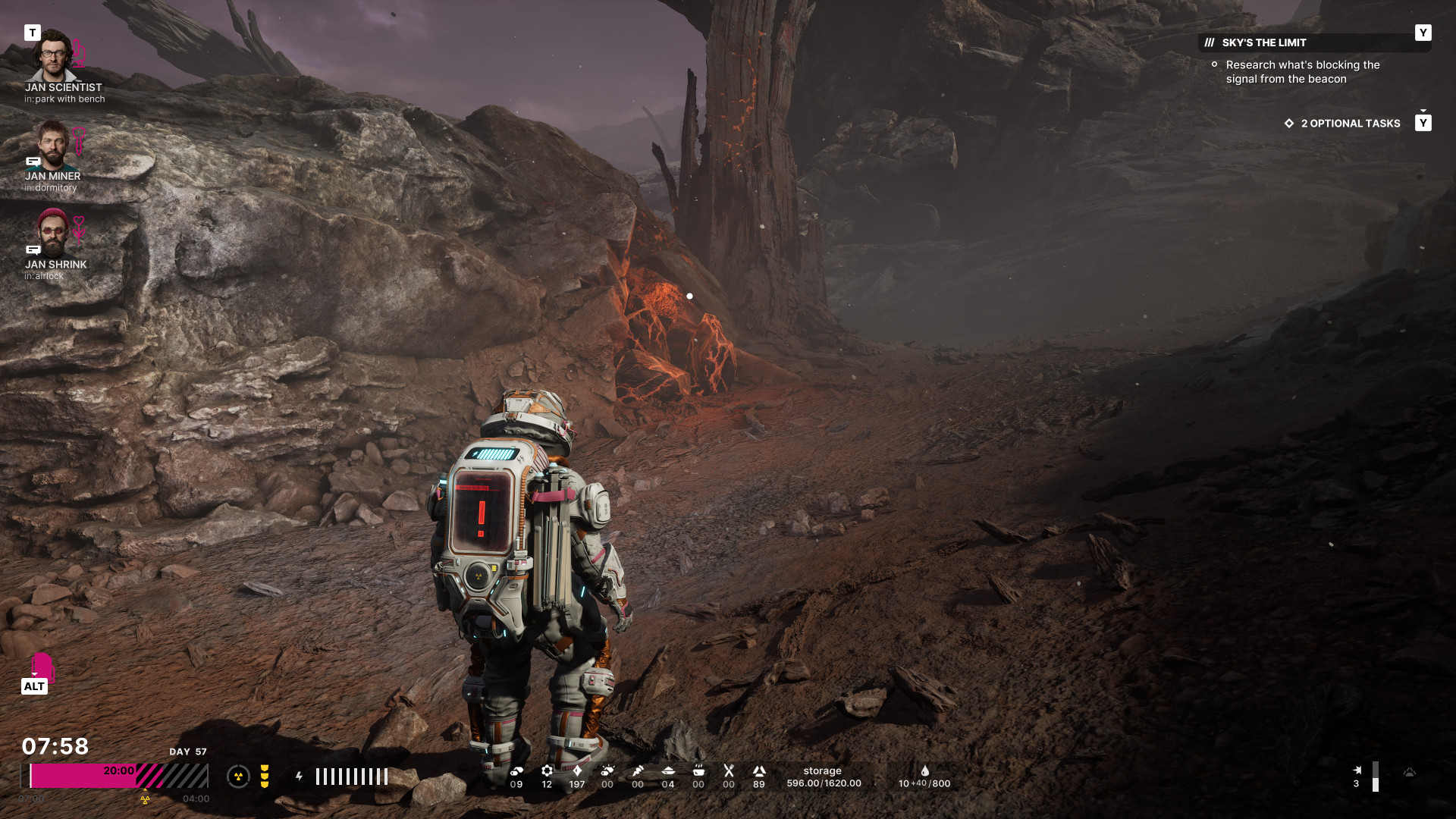1456x819 pixels.
Task: Click the fork and knife meals icon
Action: (x=729, y=771)
